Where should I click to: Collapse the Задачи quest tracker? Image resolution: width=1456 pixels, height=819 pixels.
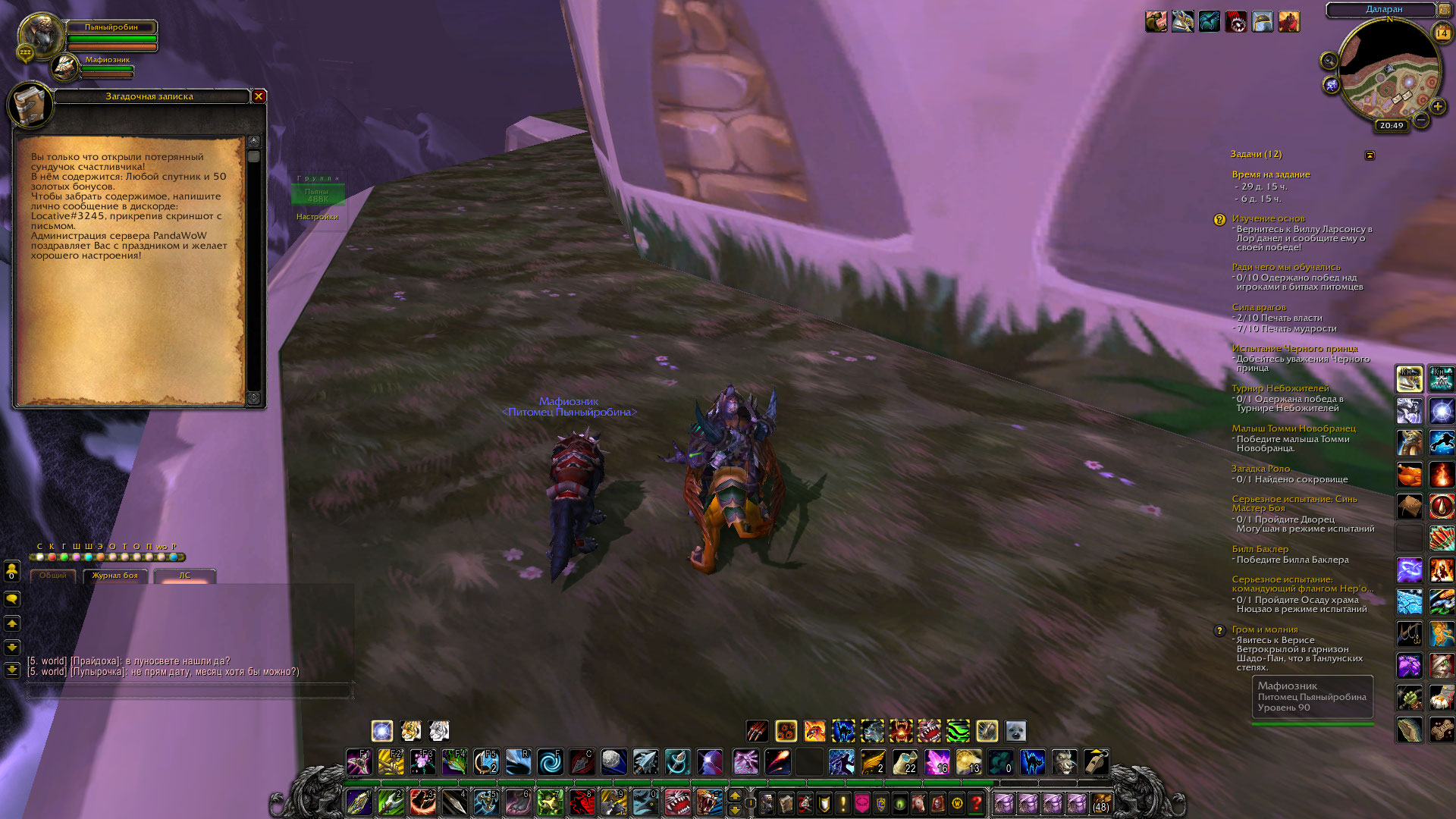1370,155
